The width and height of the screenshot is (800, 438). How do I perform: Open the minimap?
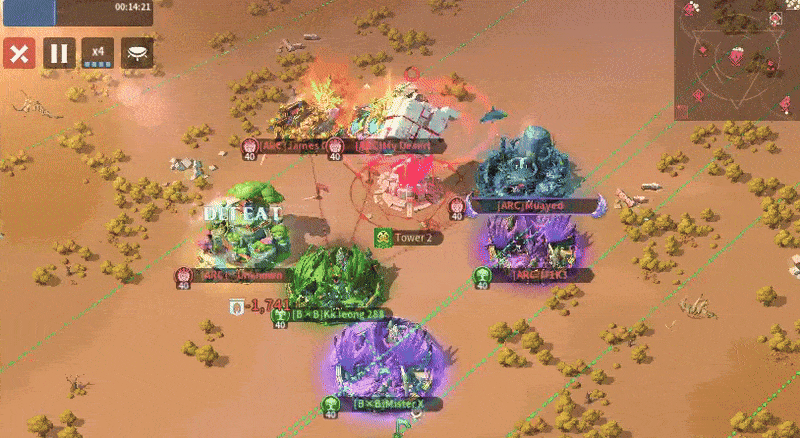pyautogui.click(x=736, y=60)
